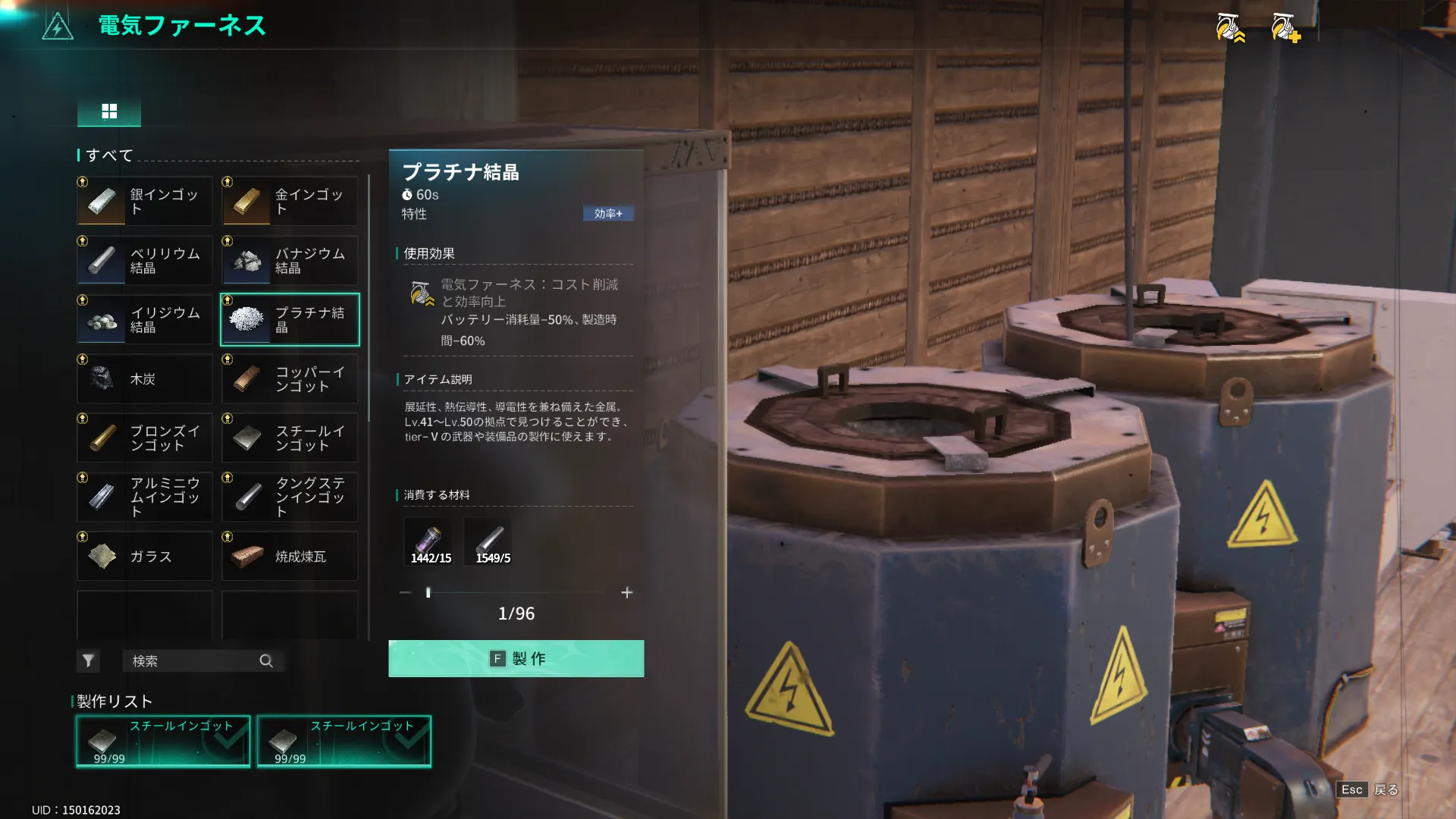Viewport: 1456px width, 819px height.
Task: Choose the アルミニウムインゴット recipe
Action: (x=145, y=497)
